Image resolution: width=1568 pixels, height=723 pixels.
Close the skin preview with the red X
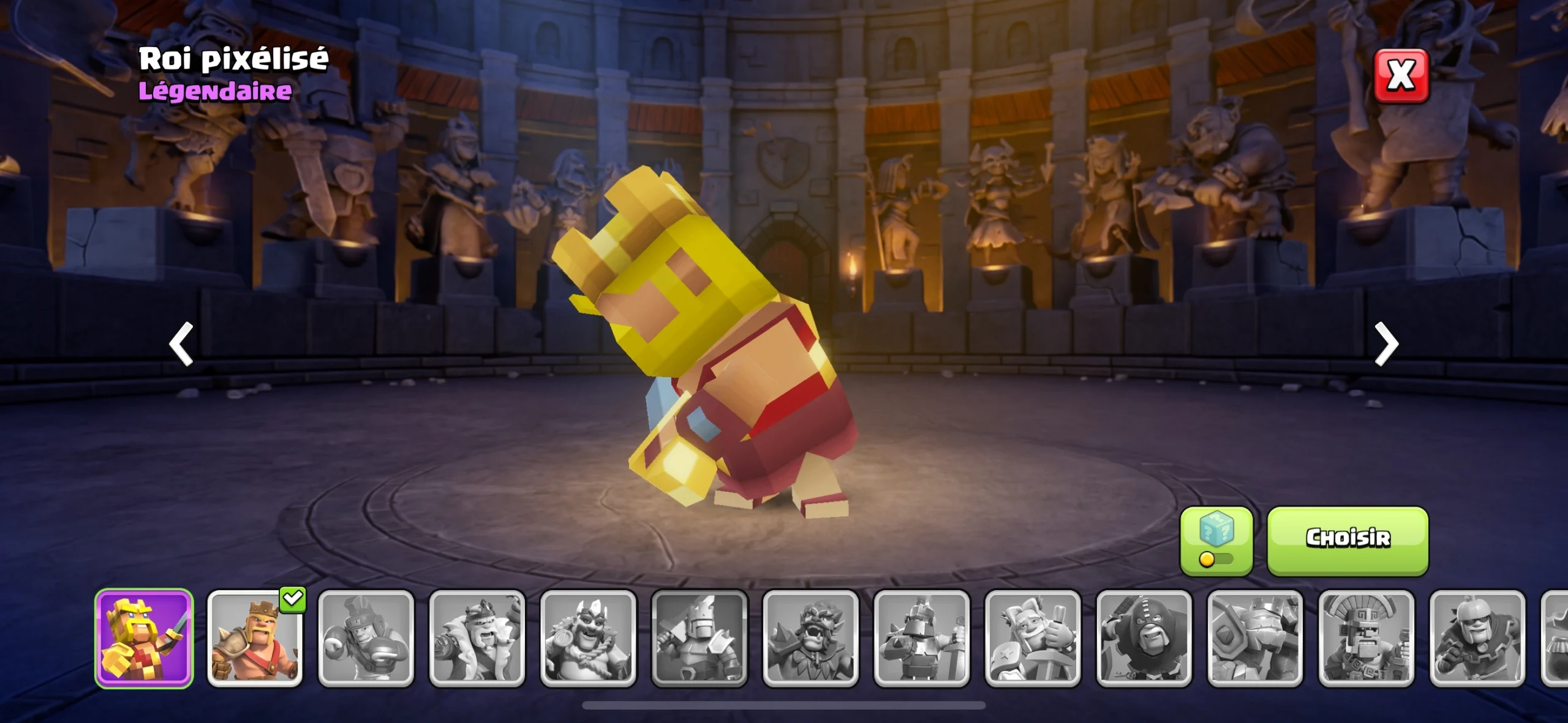click(x=1401, y=76)
